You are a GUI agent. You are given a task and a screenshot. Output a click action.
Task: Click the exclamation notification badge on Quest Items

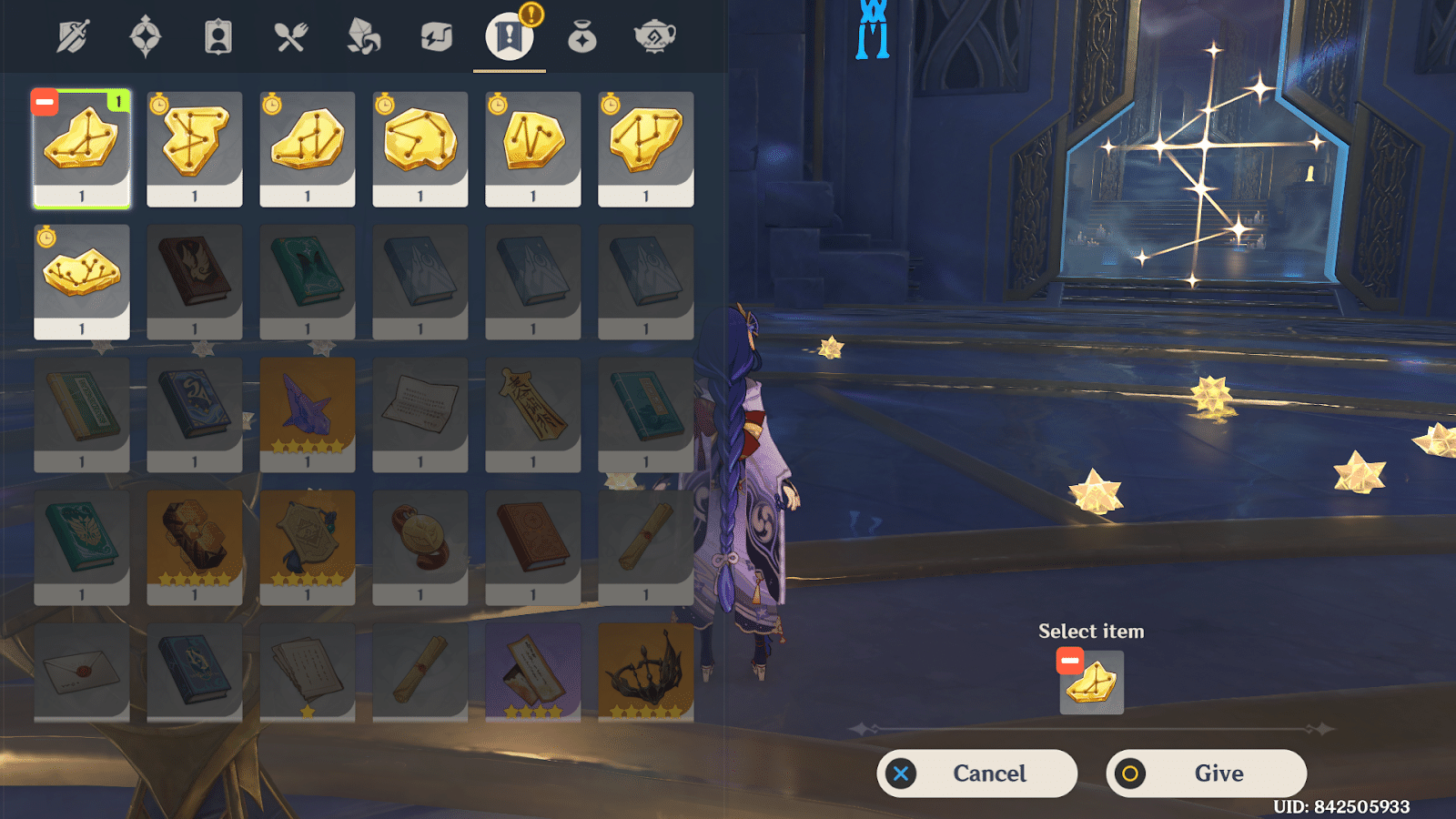point(532,15)
